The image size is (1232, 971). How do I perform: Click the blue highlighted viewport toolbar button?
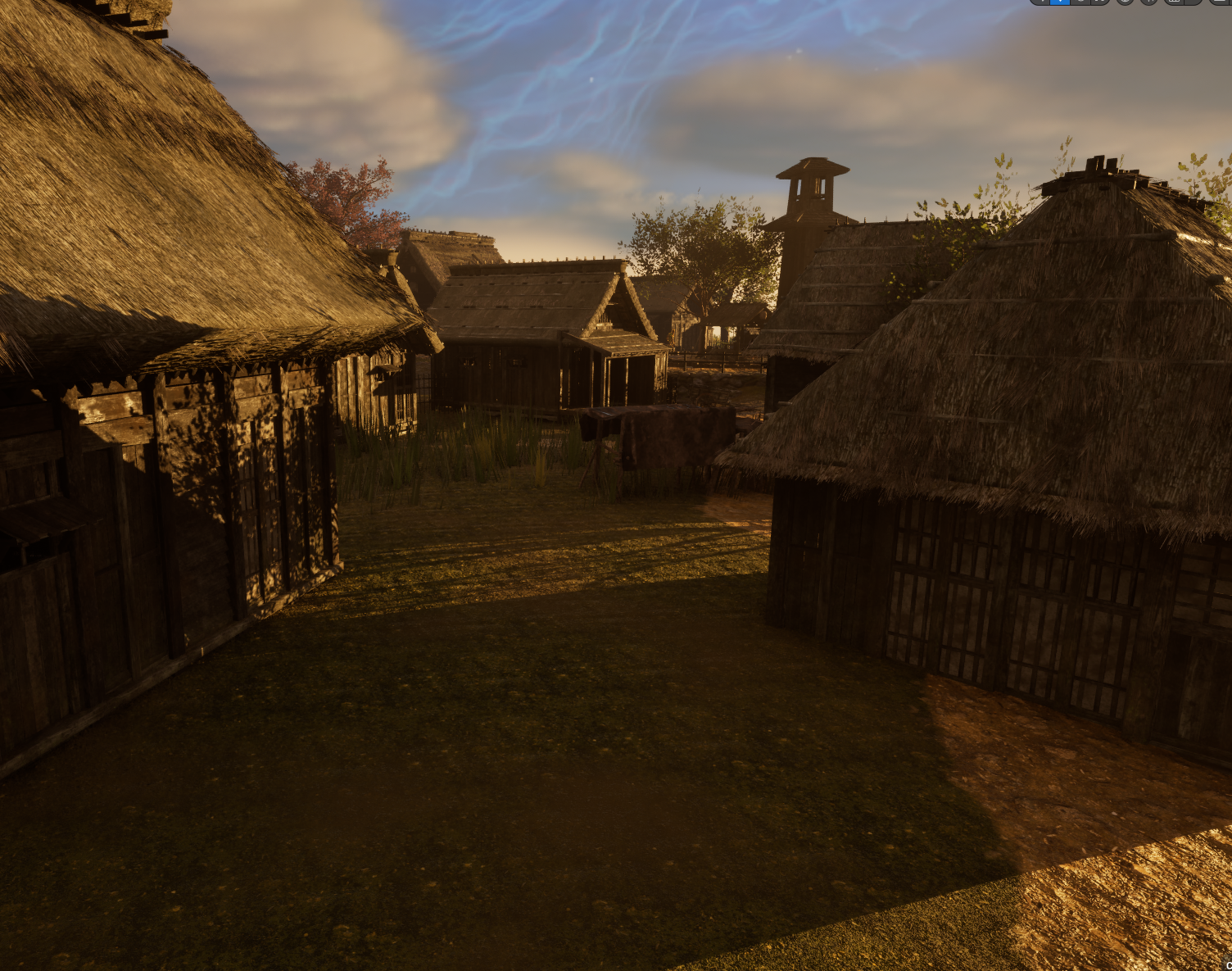(1060, 2)
